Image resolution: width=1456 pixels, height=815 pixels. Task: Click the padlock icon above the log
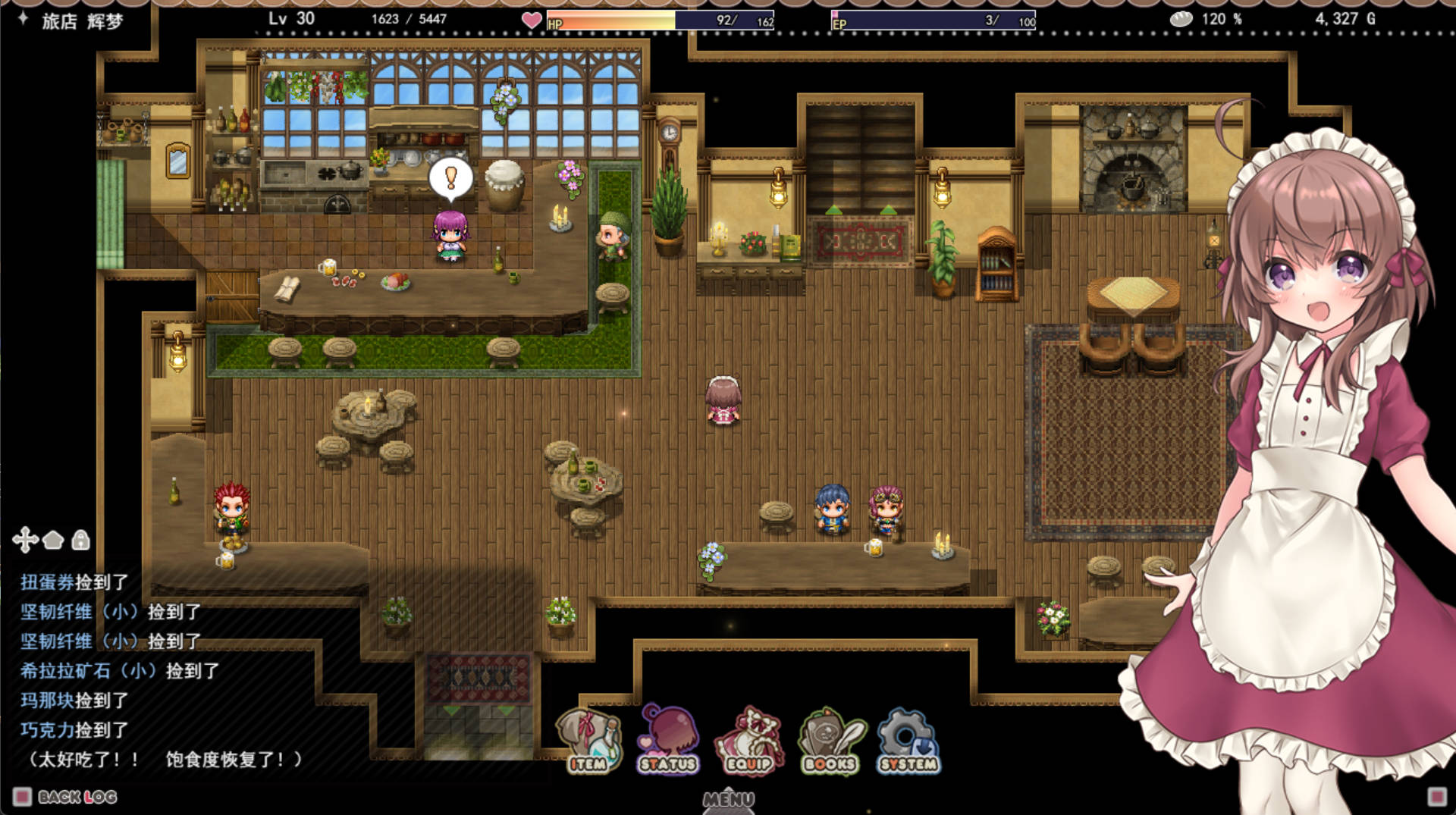[80, 540]
